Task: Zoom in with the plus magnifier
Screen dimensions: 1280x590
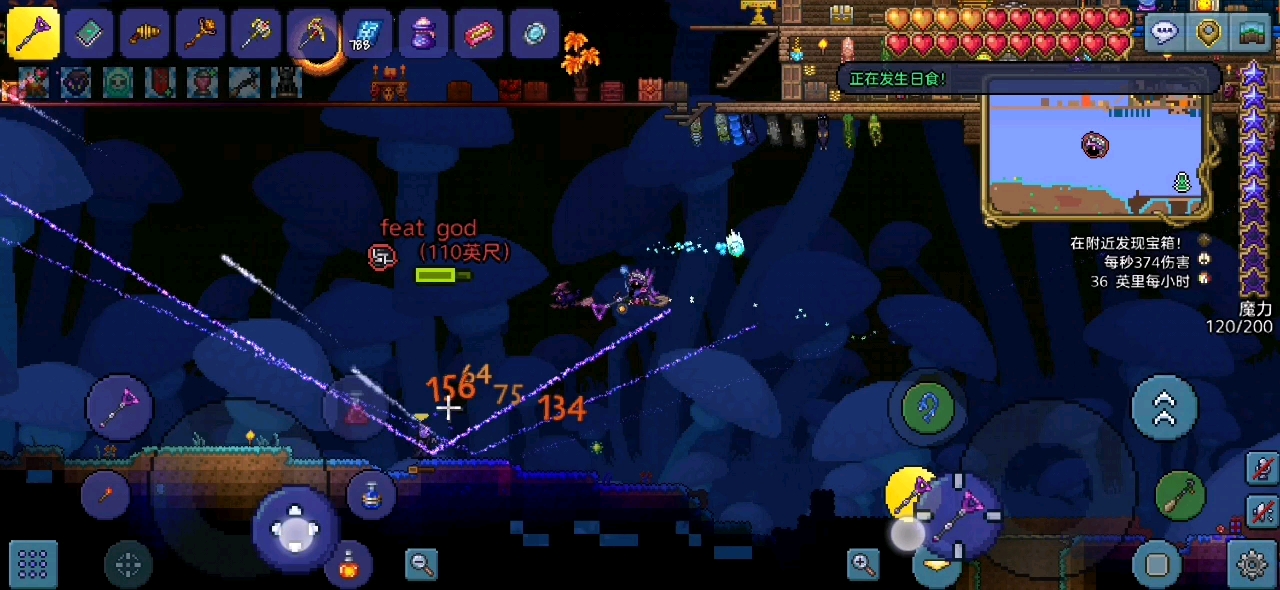Action: 863,564
